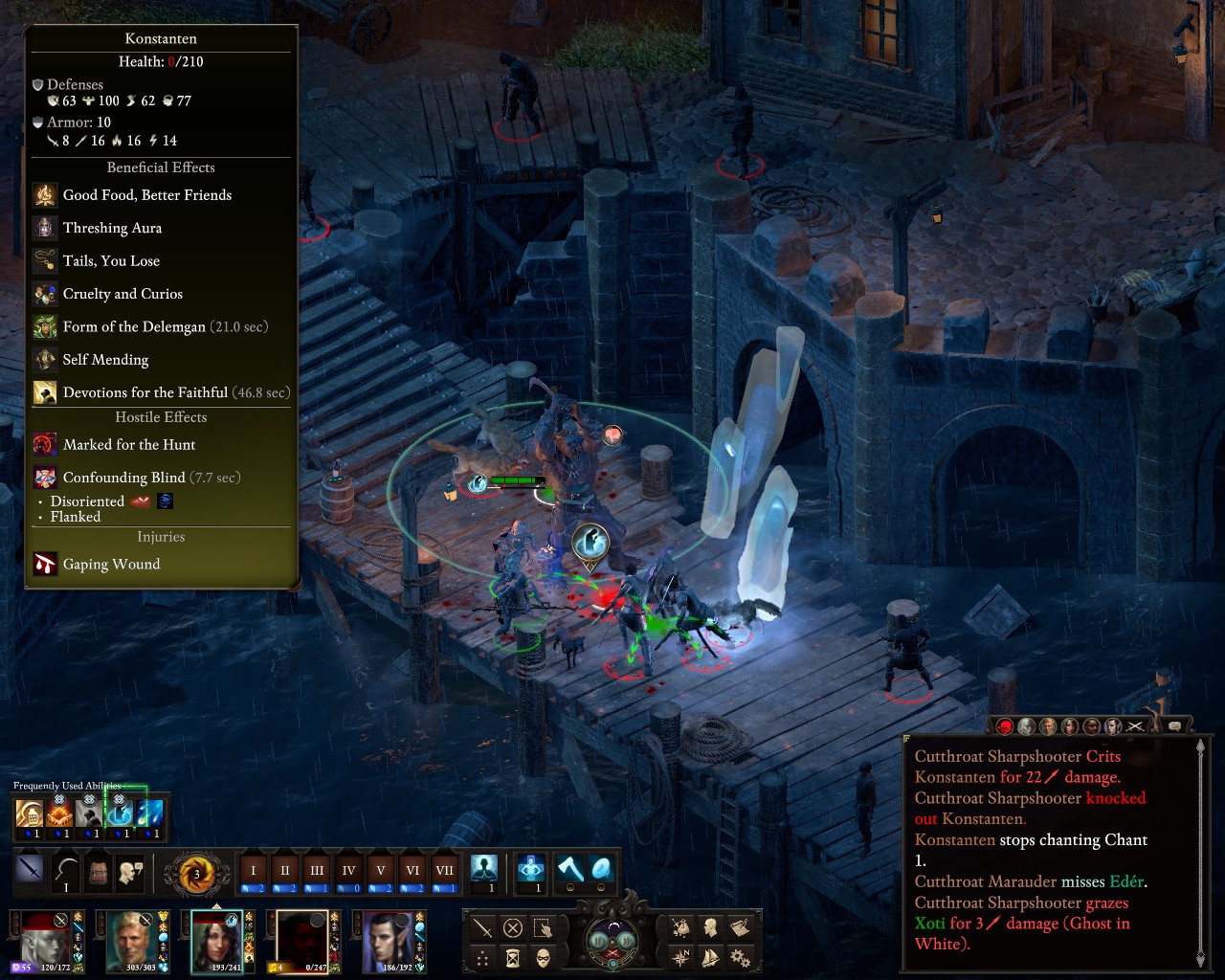This screenshot has height=980, width=1225.
Task: Click the cancel action circled X button
Action: tap(513, 927)
